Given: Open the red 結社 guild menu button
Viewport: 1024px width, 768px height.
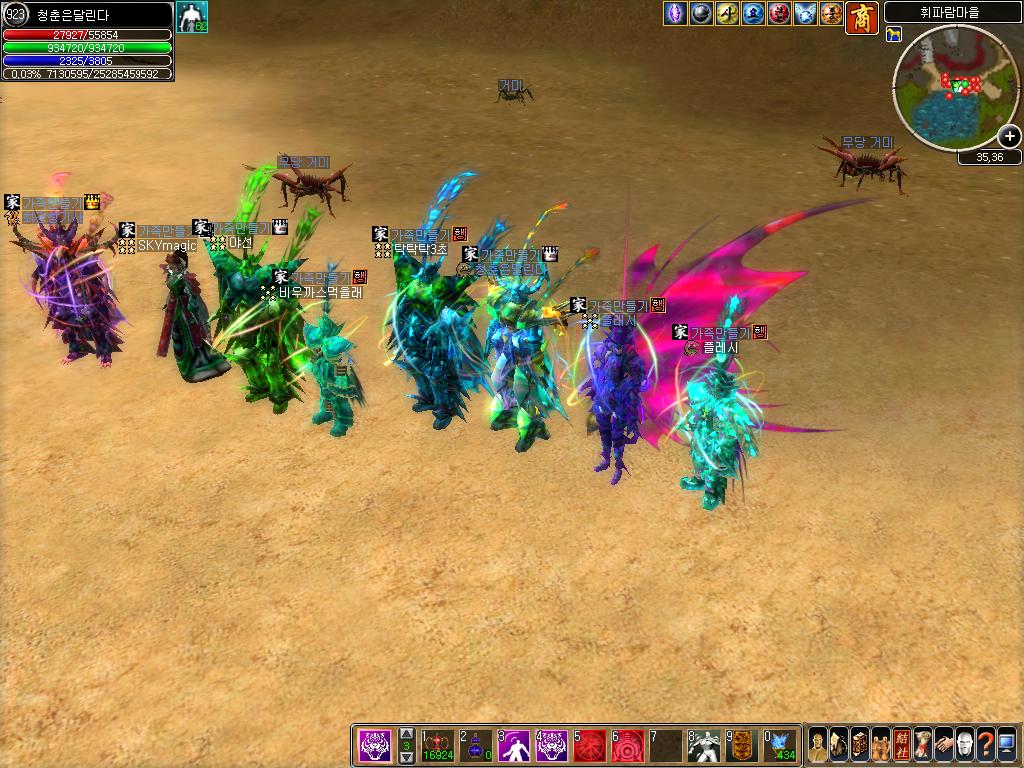Looking at the screenshot, I should coord(902,745).
